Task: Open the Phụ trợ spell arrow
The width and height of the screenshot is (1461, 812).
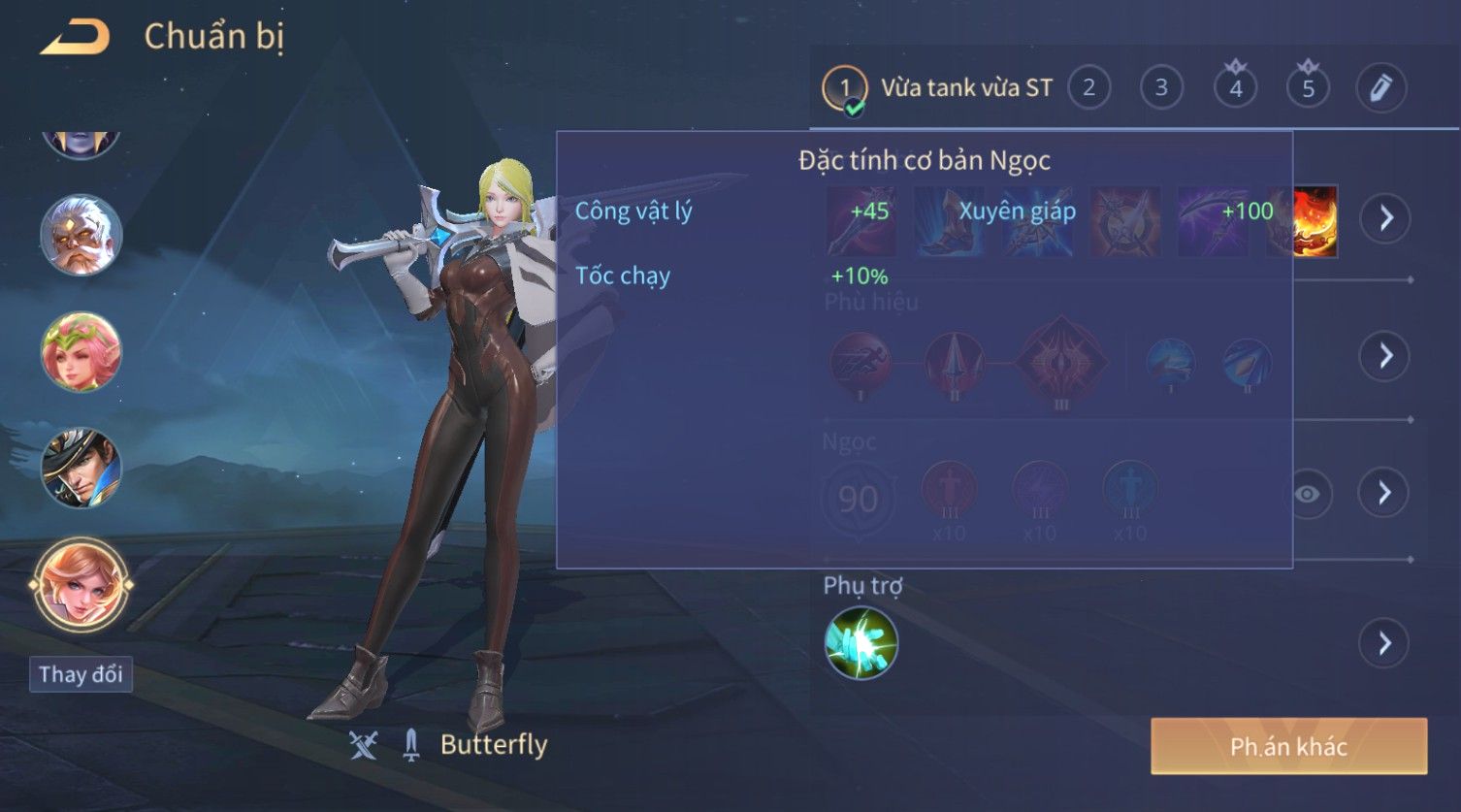Action: [x=1384, y=643]
